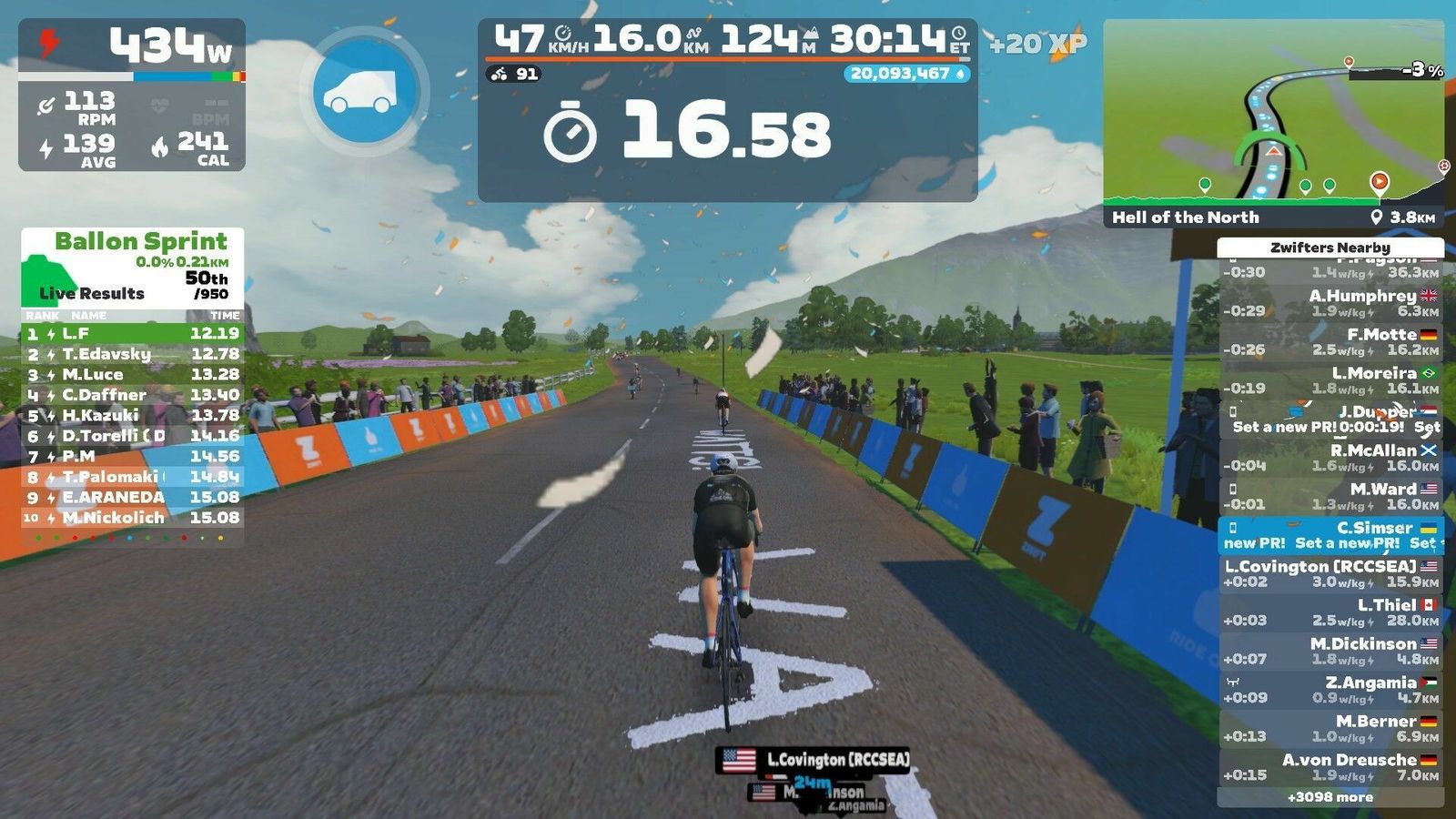Click the 434w power readout panel
This screenshot has width=1456, height=819.
click(132, 45)
